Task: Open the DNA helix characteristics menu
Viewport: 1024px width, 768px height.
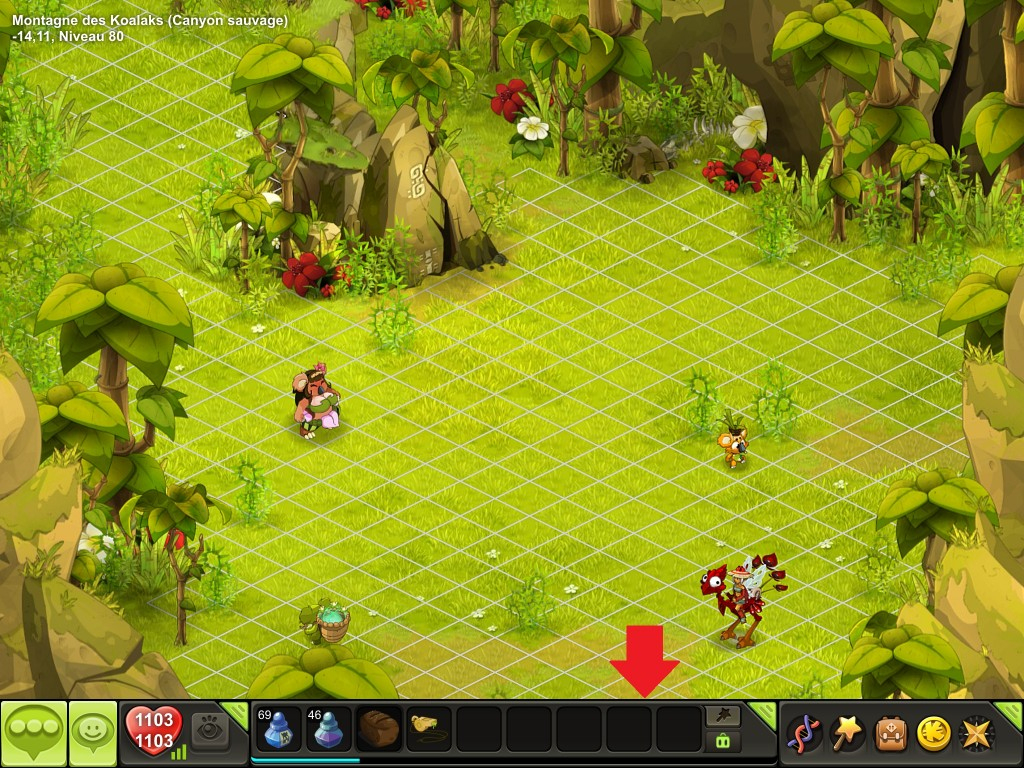Action: [x=805, y=734]
